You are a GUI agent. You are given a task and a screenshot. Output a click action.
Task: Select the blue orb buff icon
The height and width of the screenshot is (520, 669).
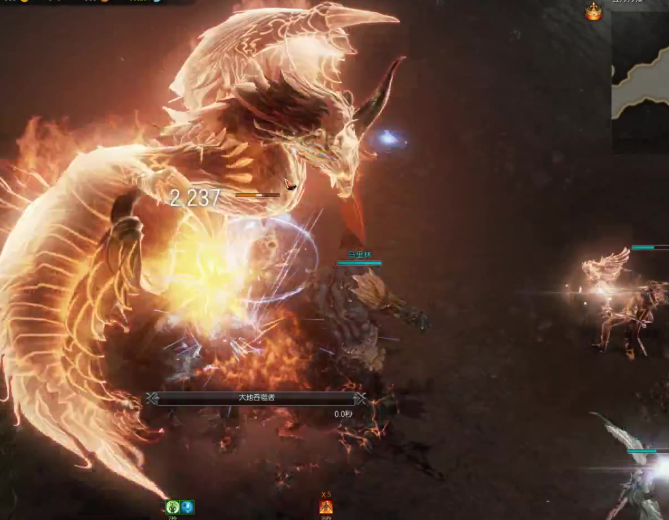click(187, 507)
